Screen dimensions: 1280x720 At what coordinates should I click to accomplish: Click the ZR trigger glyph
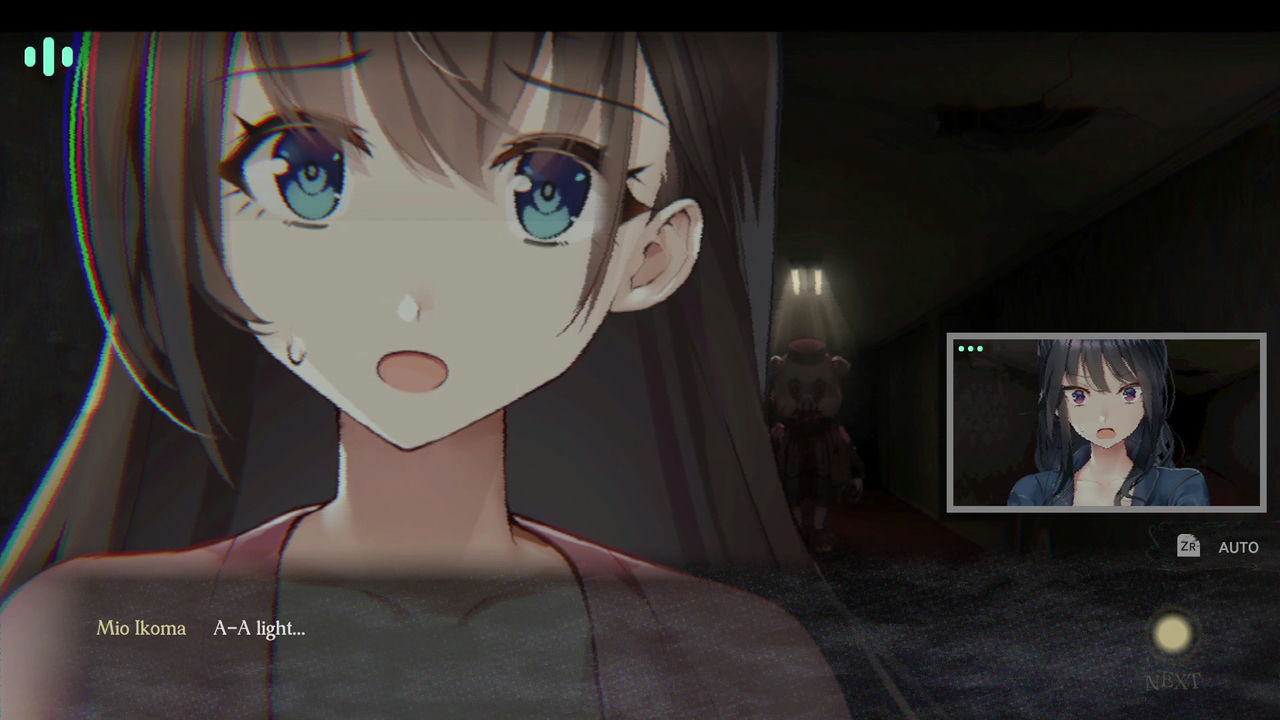pos(1187,547)
